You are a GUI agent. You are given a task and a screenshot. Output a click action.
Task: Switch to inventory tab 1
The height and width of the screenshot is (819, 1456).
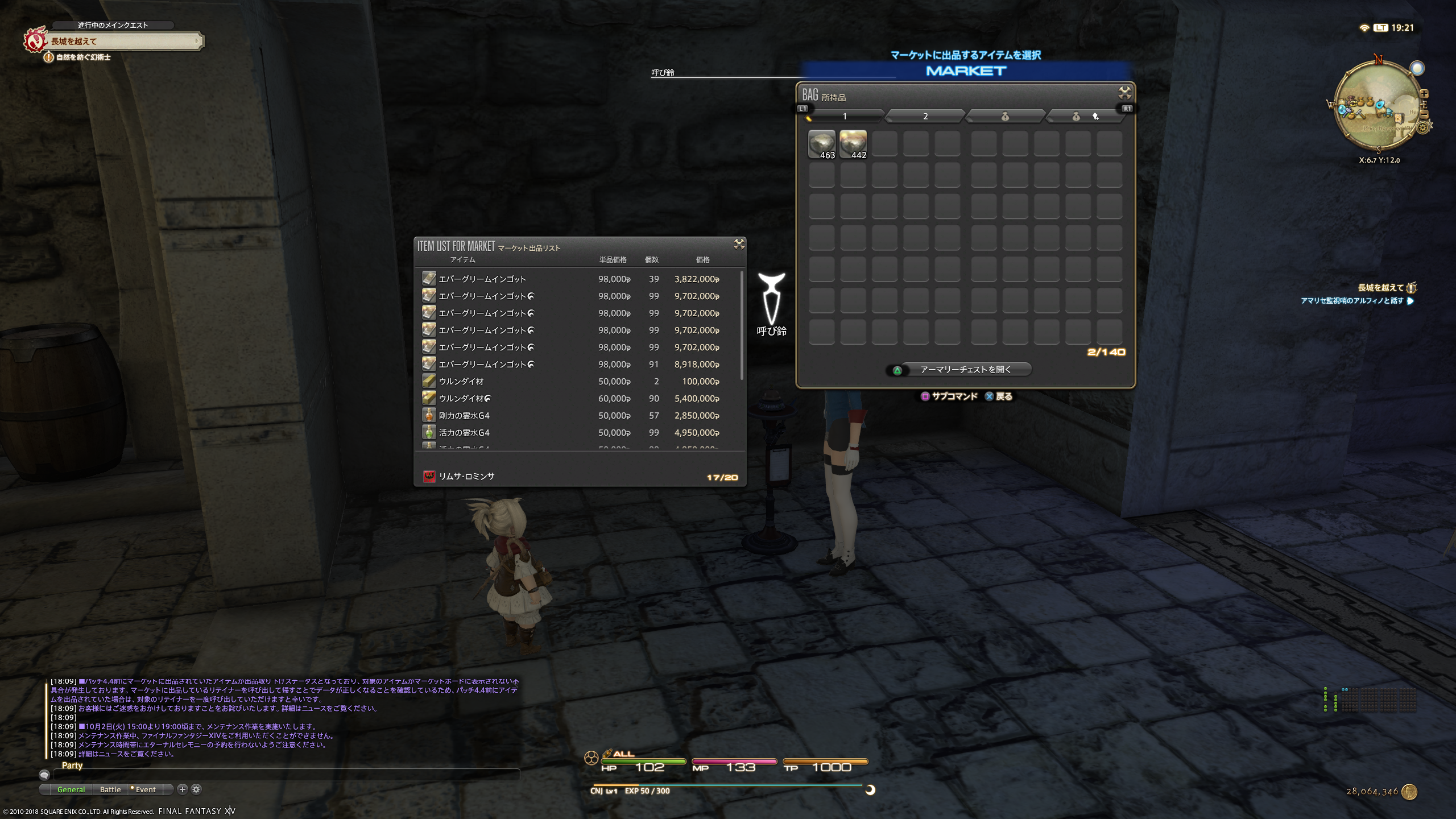tap(845, 117)
